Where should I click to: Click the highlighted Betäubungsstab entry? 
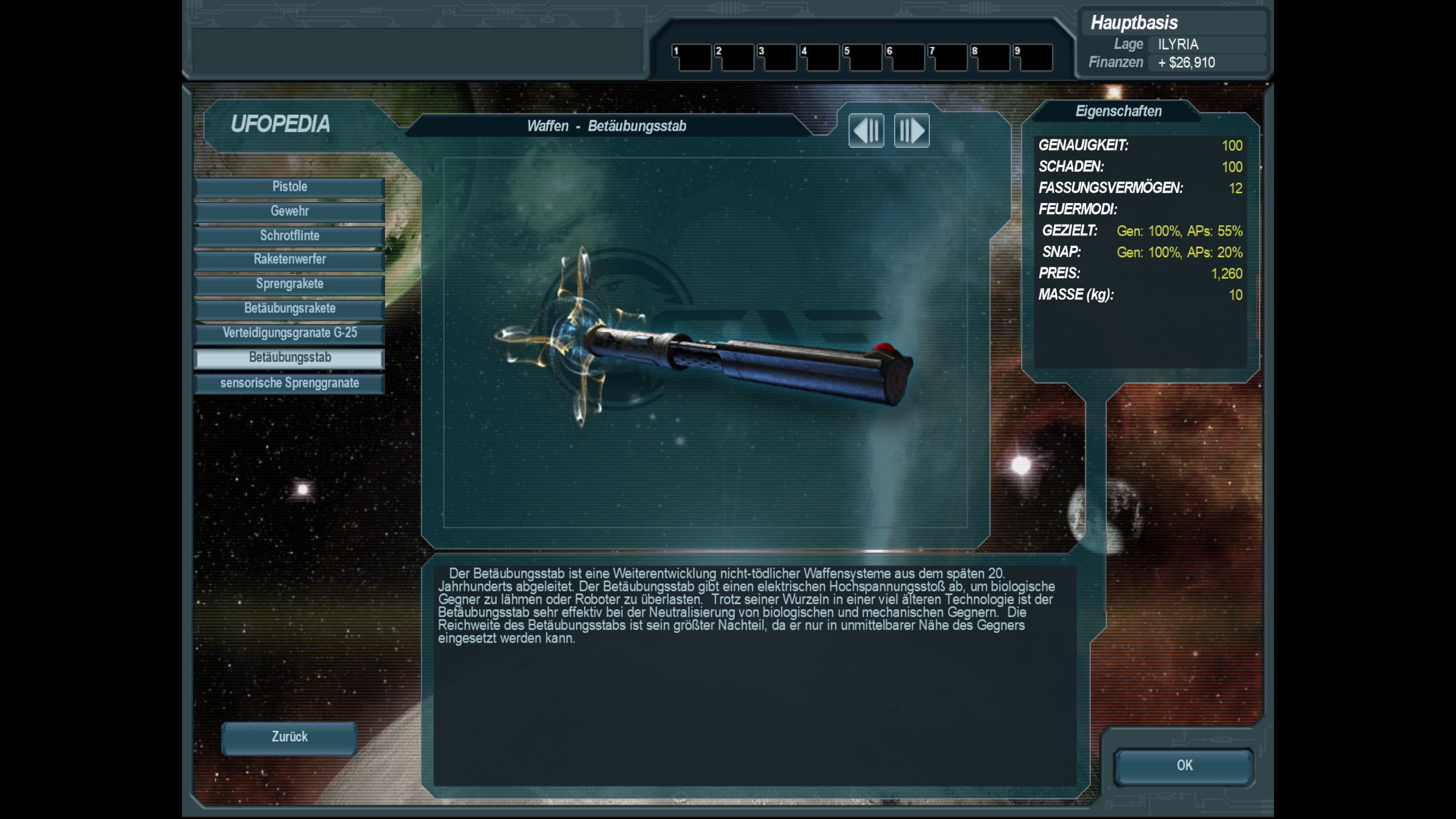(289, 358)
